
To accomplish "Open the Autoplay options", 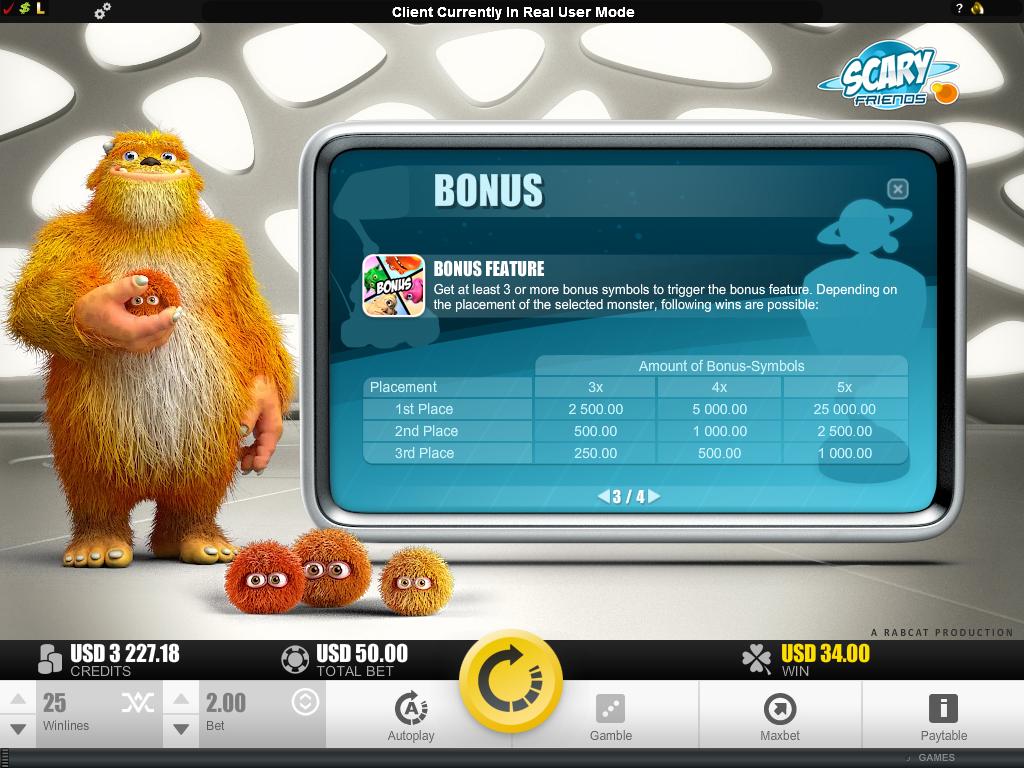I will pyautogui.click(x=411, y=716).
